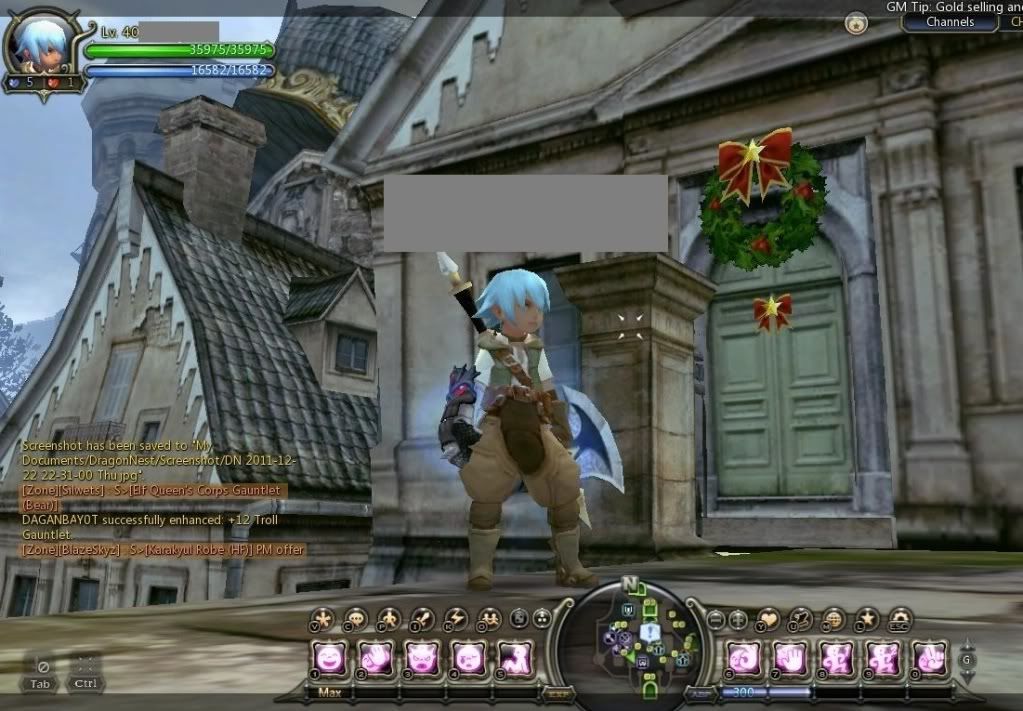Use the crying face emote
Viewport: 1023px width, 711px height.
[469, 657]
